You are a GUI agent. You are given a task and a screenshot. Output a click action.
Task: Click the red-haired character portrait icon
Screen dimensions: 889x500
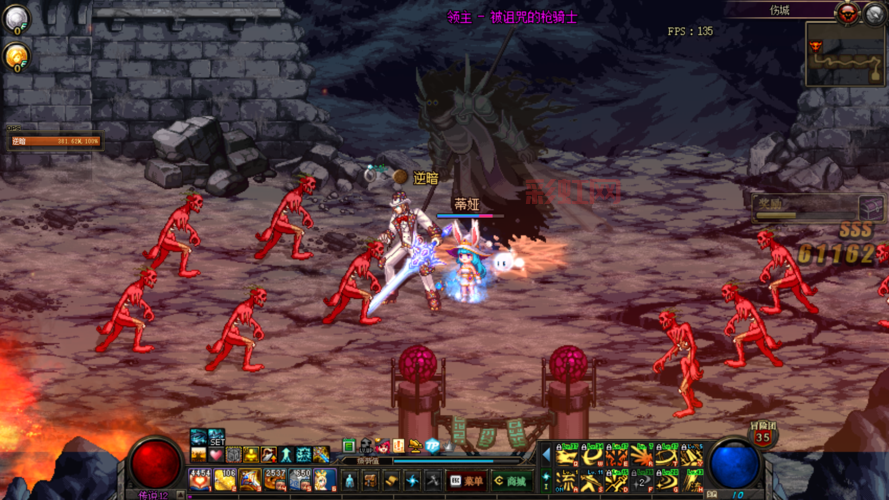382,446
